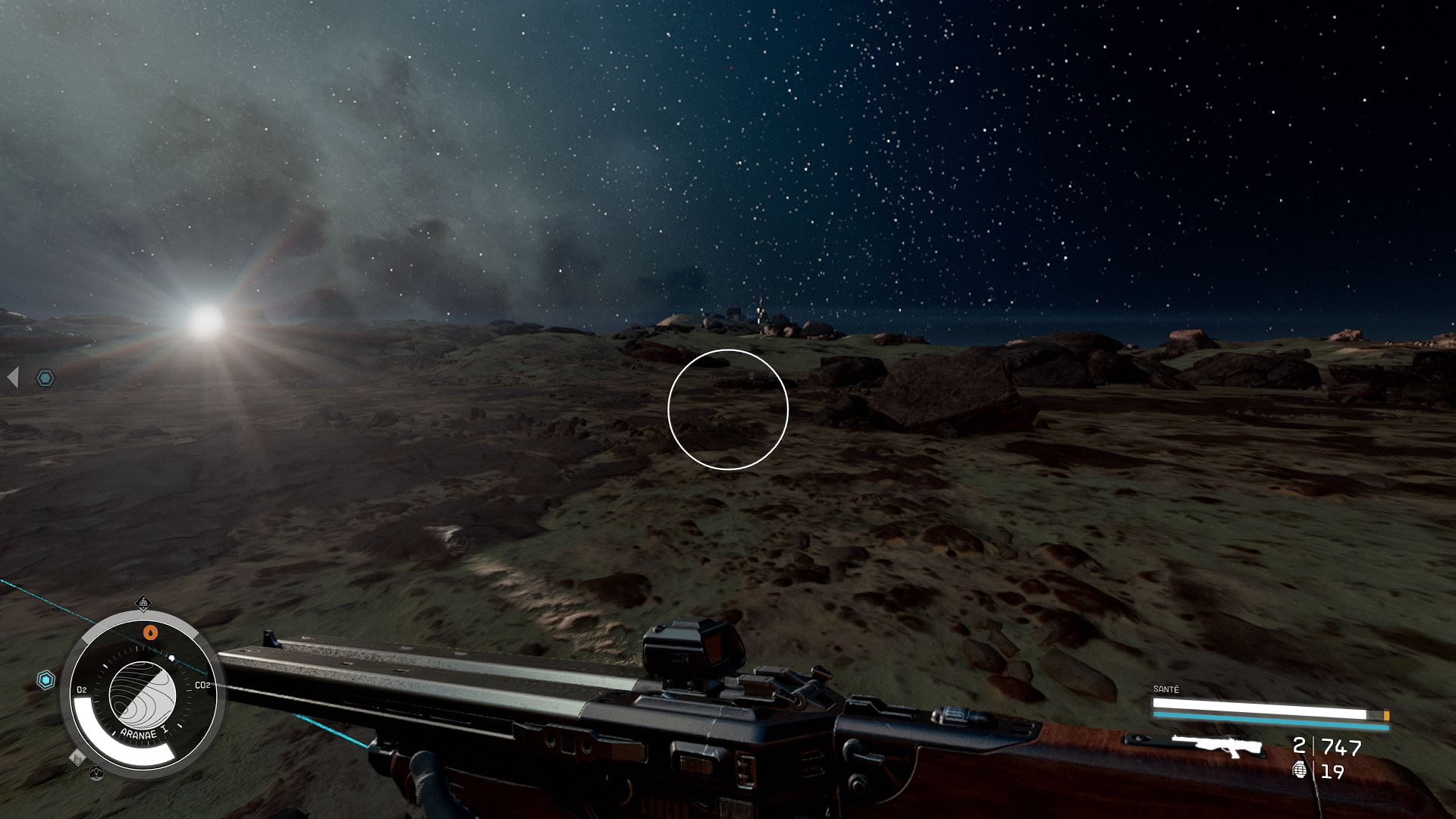Select the orange droplet marker on the compass
This screenshot has width=1456, height=819.
click(151, 631)
